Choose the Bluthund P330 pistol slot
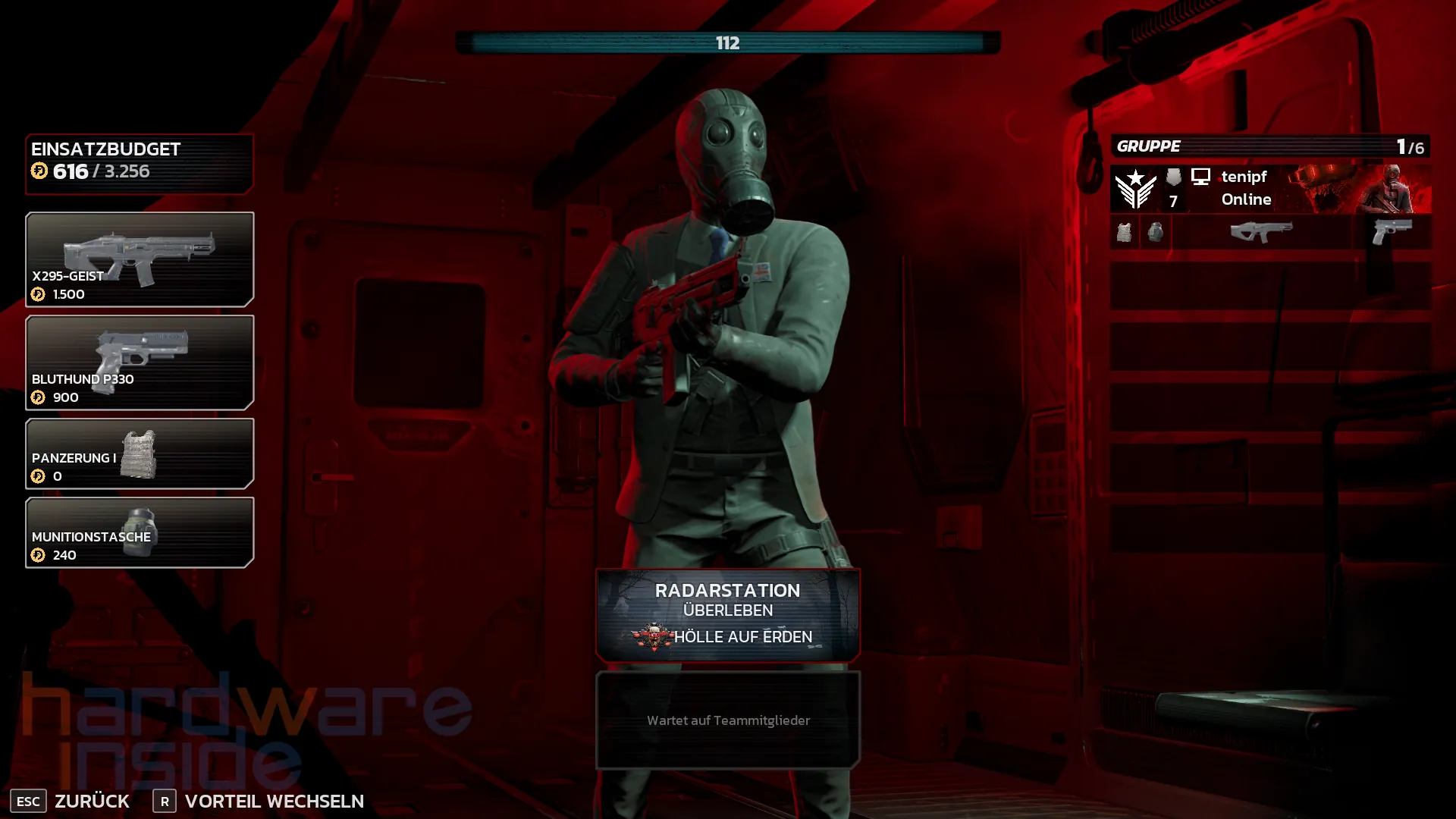 point(140,362)
